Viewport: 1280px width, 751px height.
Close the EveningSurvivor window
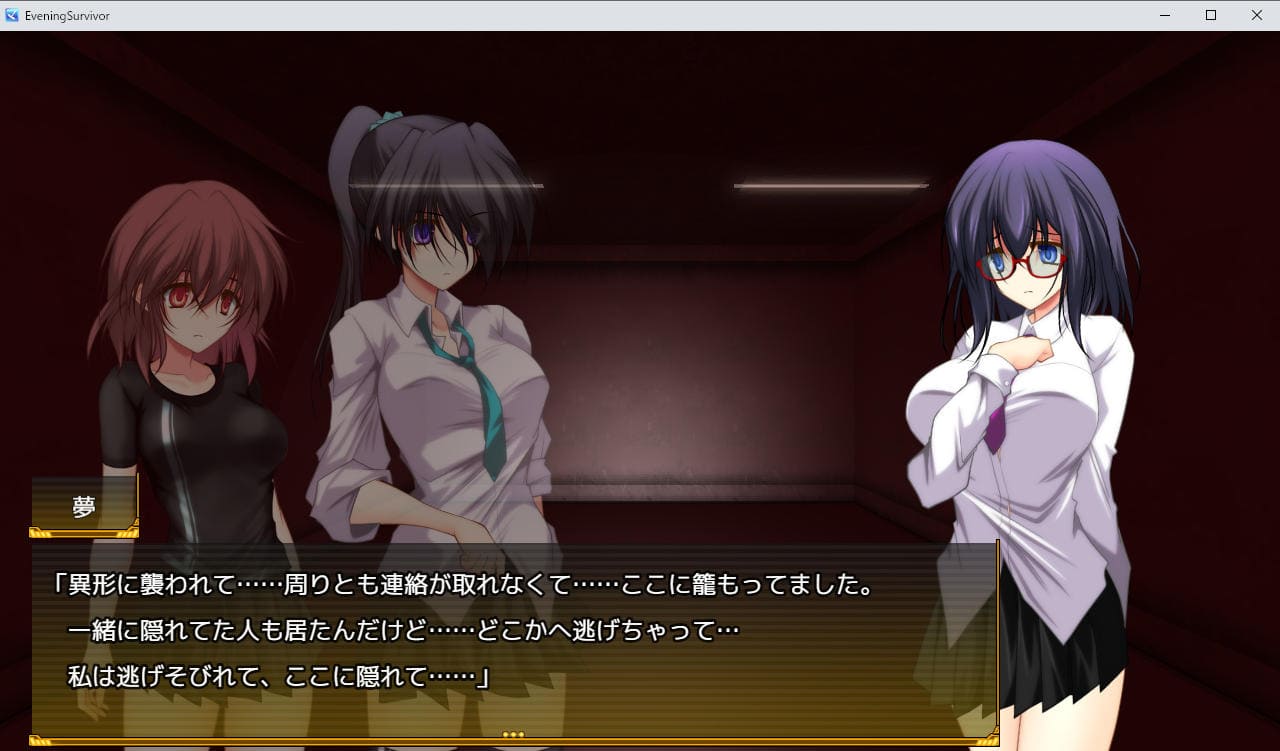1256,15
